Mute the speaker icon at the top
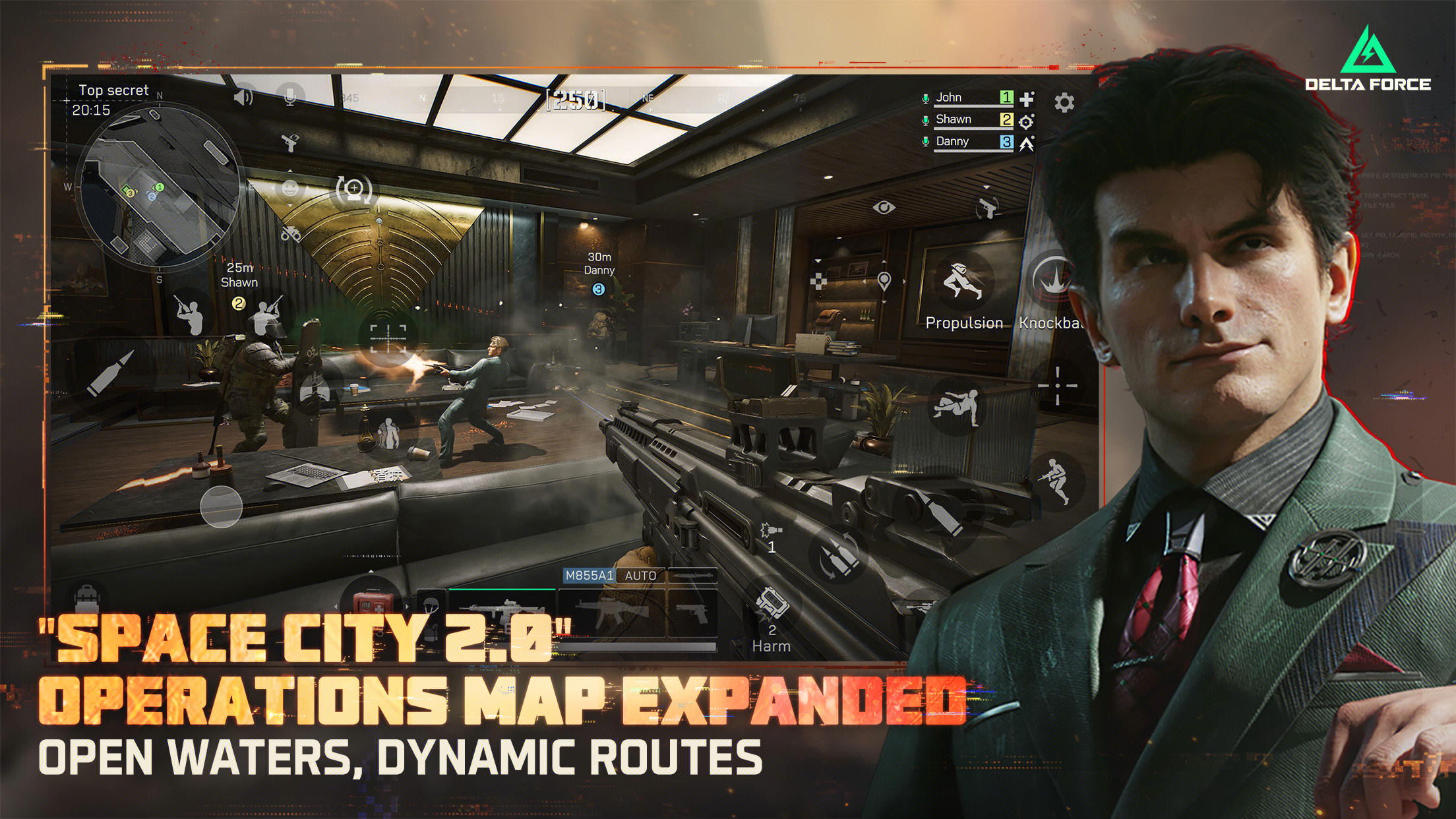This screenshot has width=1456, height=819. (241, 96)
